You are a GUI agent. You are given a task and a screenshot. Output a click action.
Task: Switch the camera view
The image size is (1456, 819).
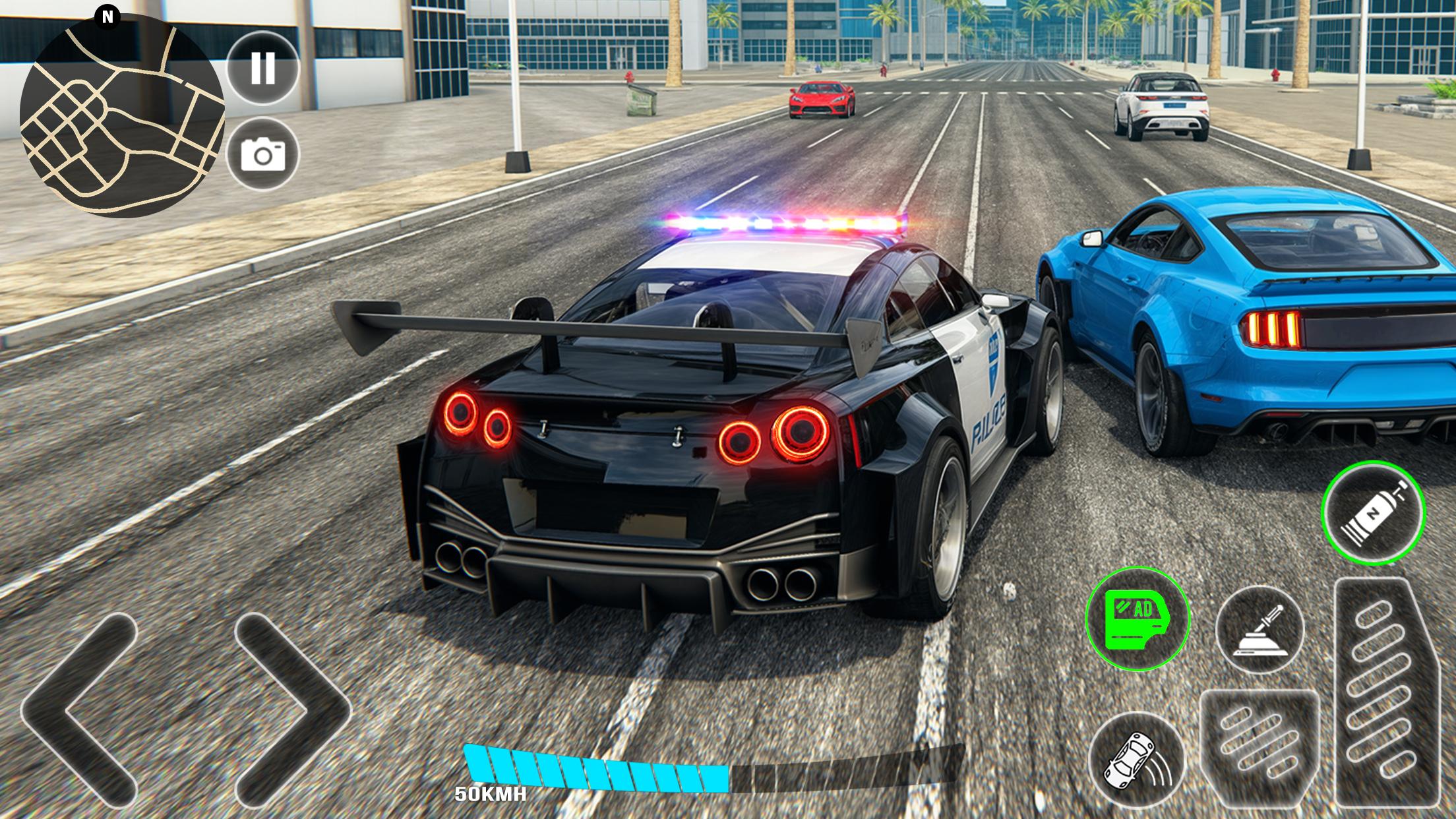(262, 155)
